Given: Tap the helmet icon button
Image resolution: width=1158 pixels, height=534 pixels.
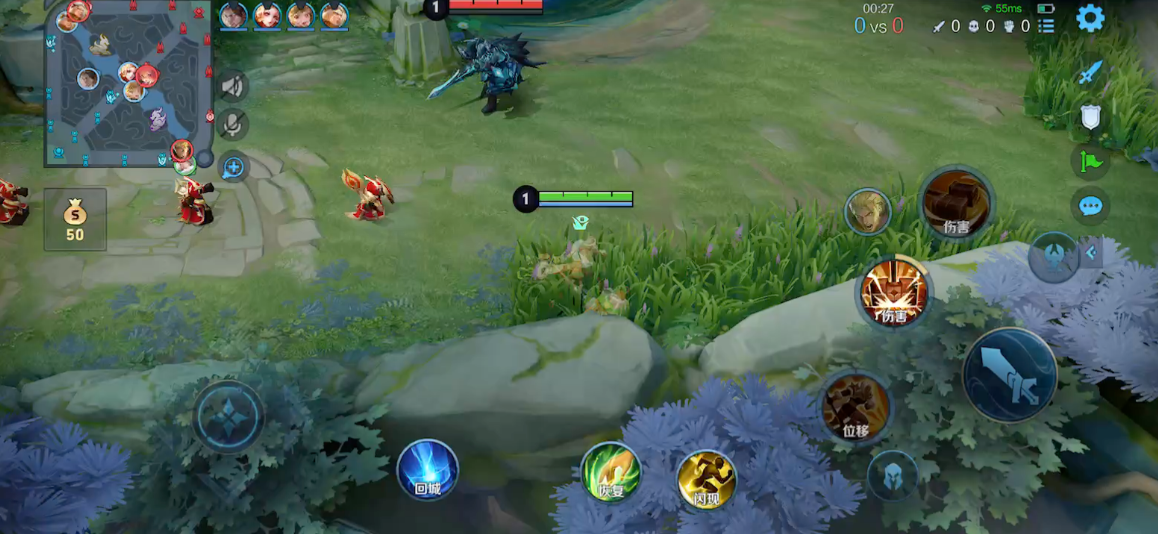Looking at the screenshot, I should point(892,476).
